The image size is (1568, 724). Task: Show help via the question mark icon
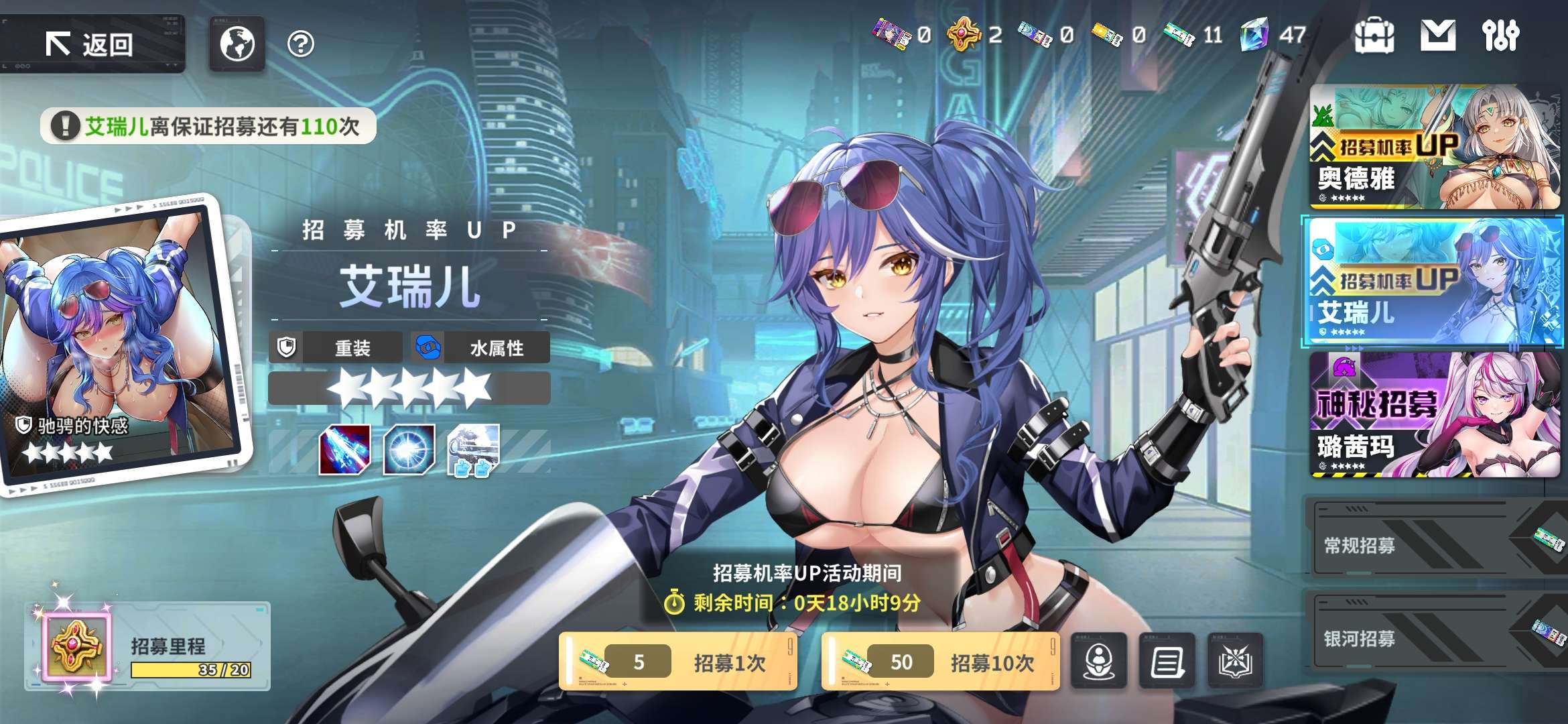click(x=300, y=44)
